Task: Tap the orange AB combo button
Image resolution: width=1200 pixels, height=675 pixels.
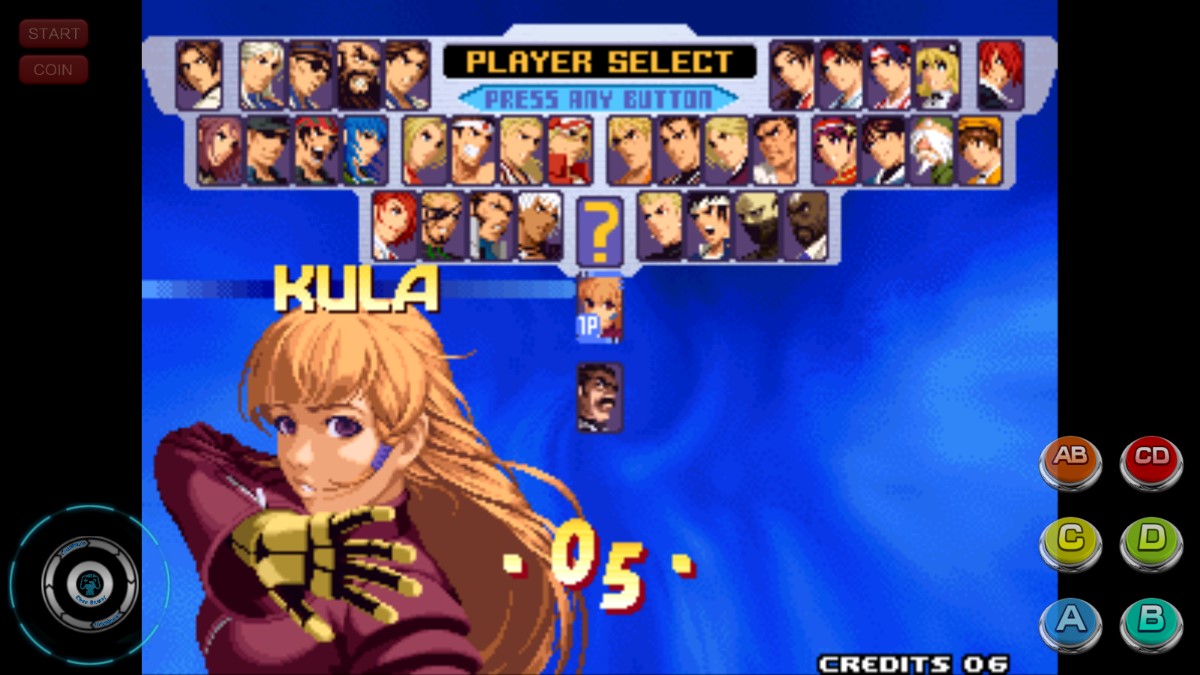Action: point(1070,459)
